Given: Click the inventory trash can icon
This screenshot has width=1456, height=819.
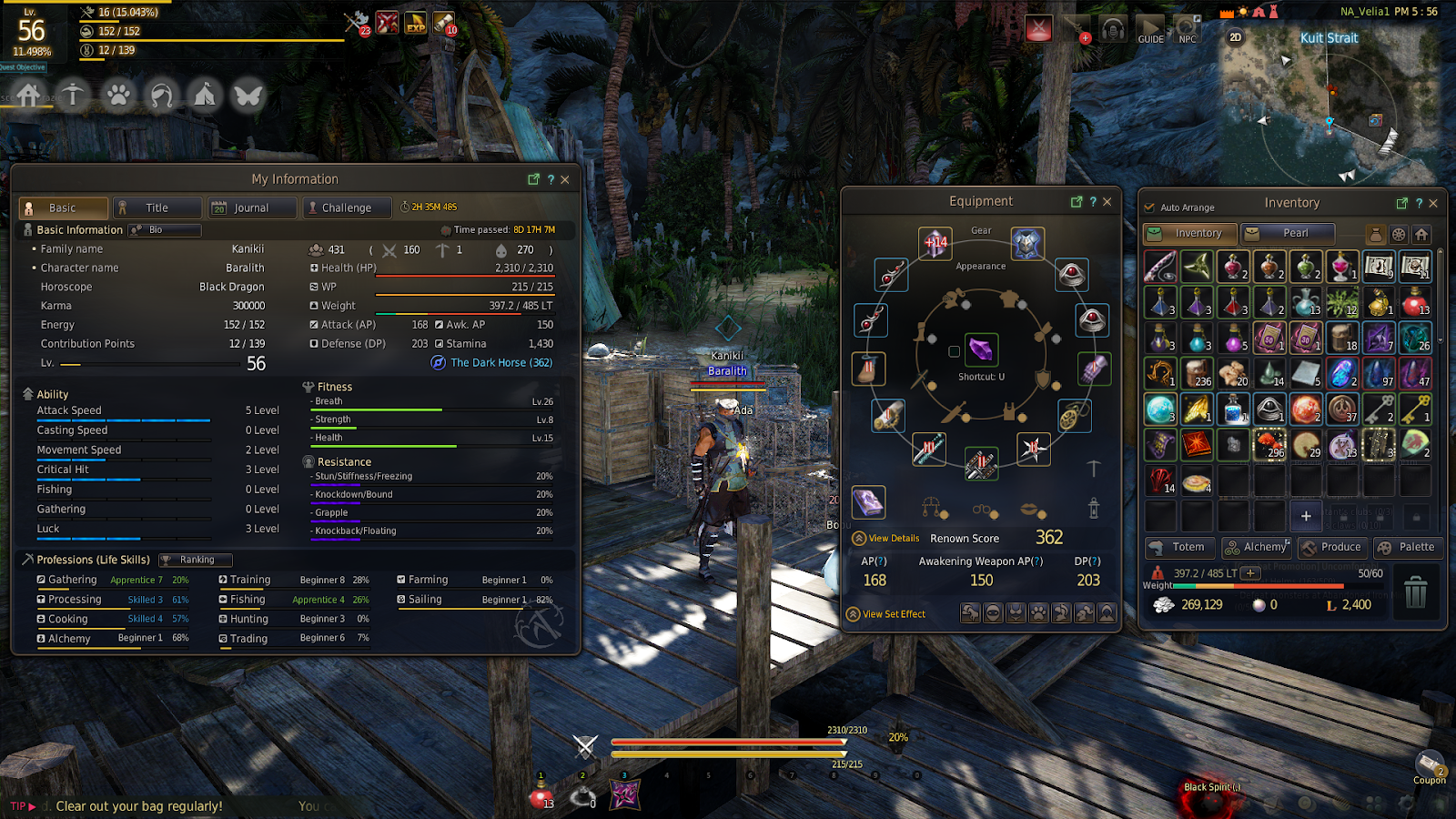Looking at the screenshot, I should coord(1415,592).
